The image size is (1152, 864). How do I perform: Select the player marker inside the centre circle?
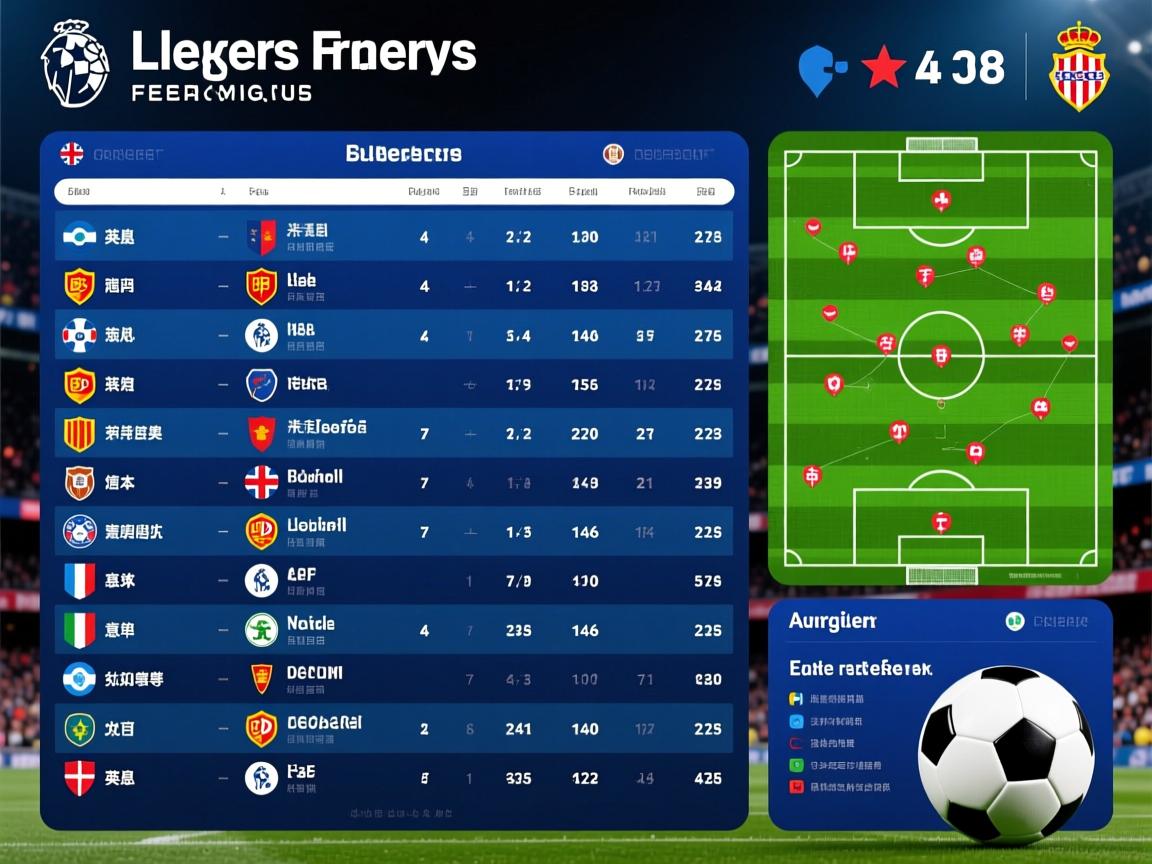click(x=940, y=355)
